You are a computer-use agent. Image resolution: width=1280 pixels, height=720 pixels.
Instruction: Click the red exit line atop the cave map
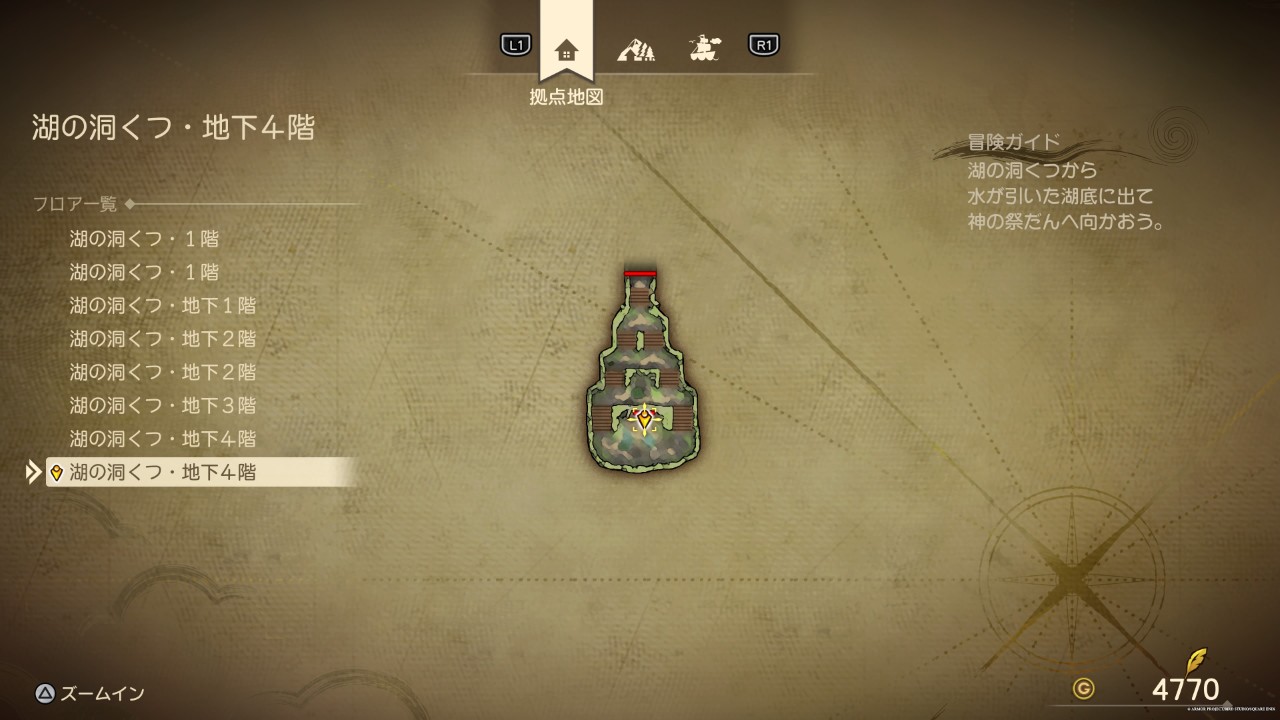(640, 273)
